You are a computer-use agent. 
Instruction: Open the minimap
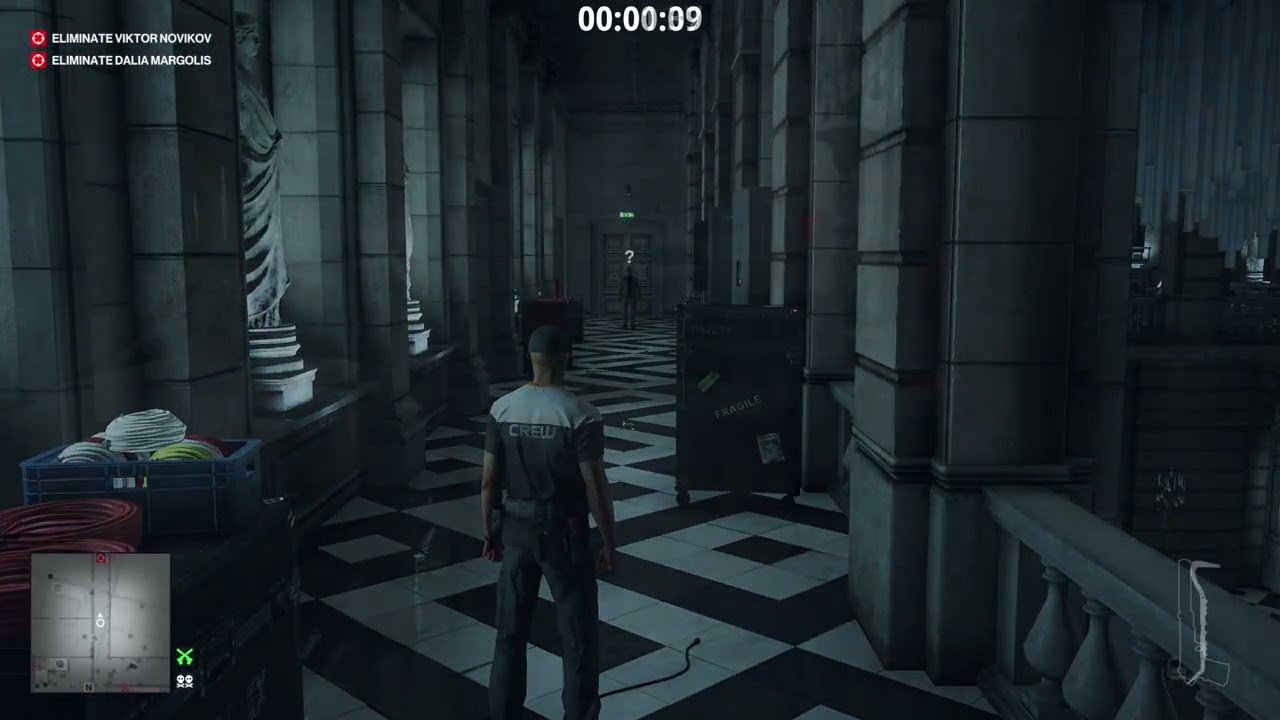click(x=100, y=622)
